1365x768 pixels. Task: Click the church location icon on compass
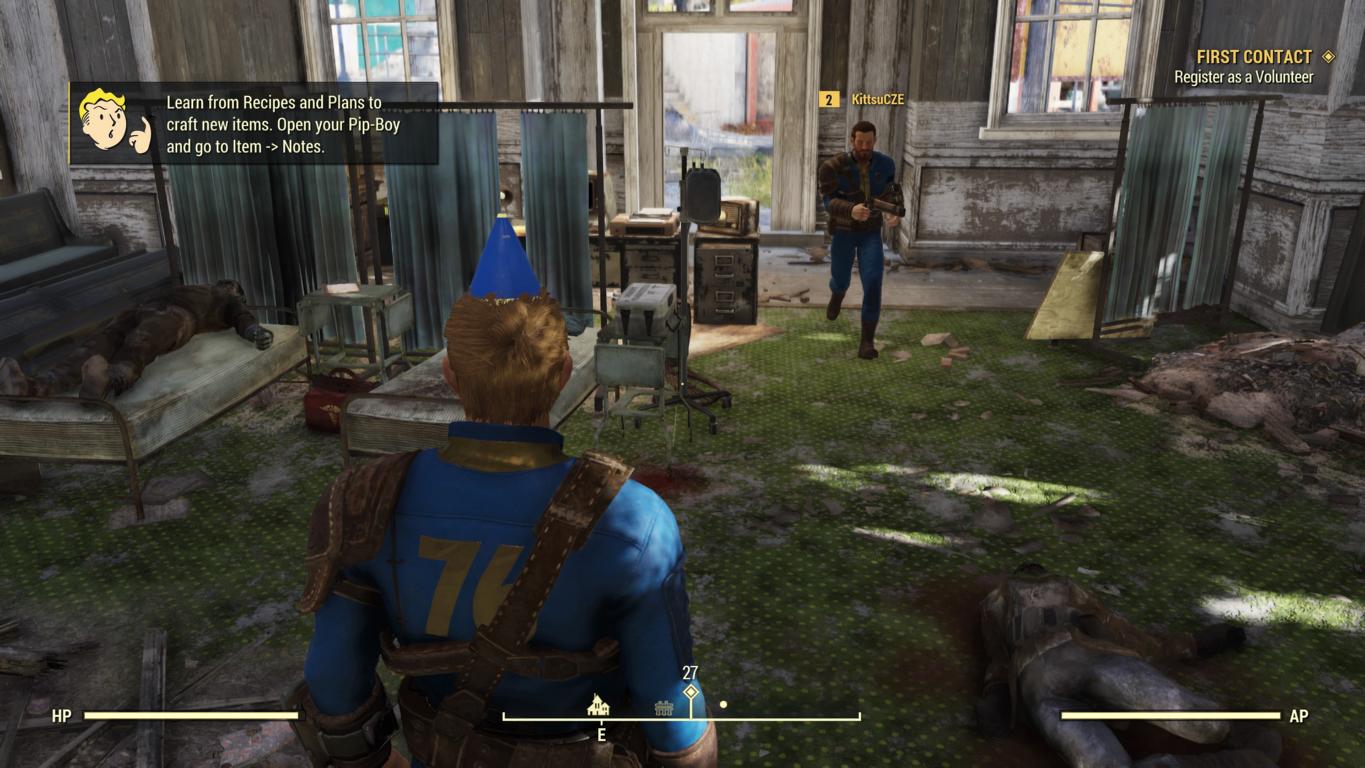(598, 705)
